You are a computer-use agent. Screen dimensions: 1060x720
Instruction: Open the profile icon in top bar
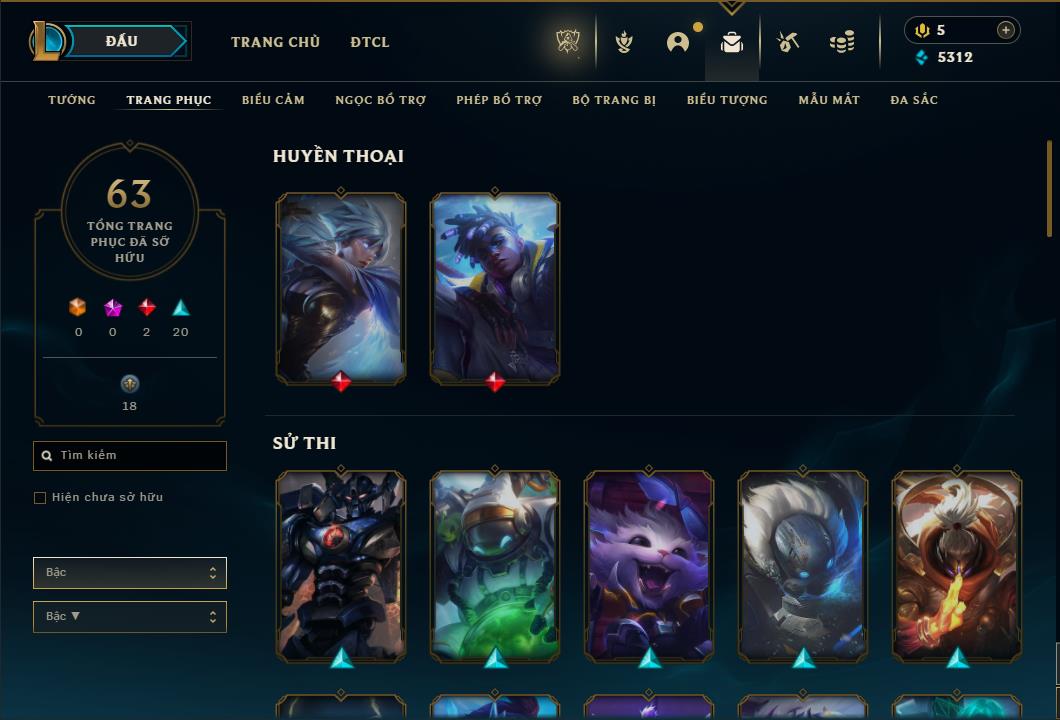point(678,42)
